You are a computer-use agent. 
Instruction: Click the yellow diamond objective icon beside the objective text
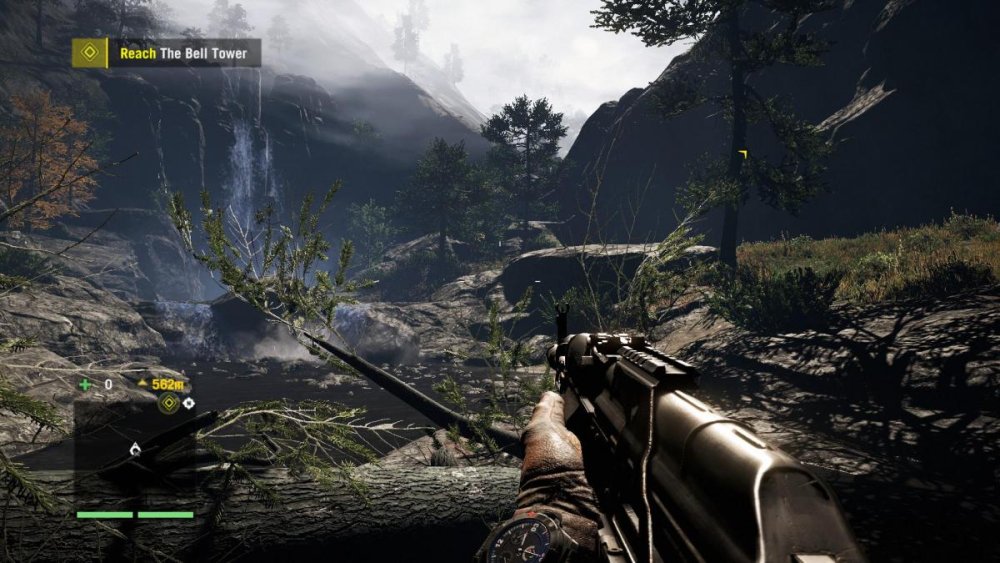(x=89, y=53)
